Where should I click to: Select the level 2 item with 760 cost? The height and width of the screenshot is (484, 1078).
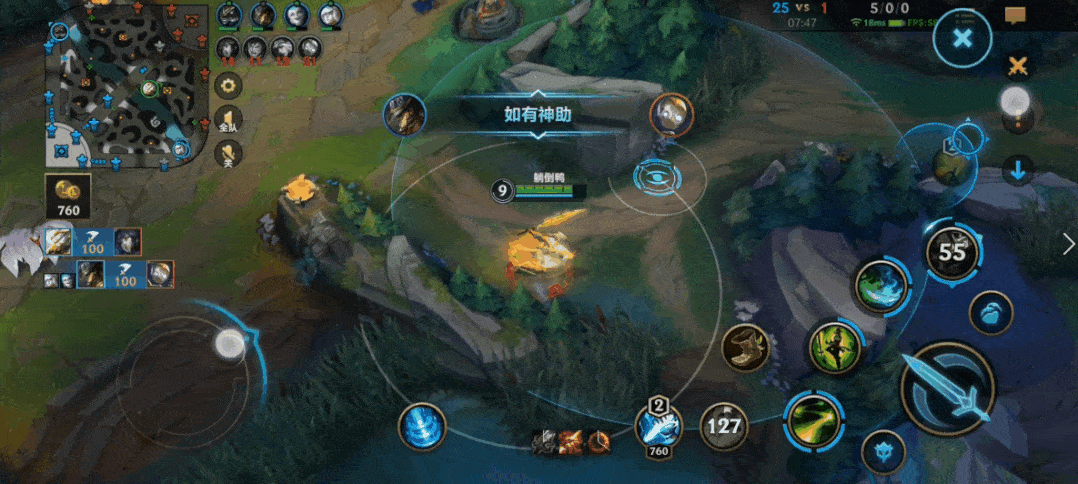pos(658,427)
